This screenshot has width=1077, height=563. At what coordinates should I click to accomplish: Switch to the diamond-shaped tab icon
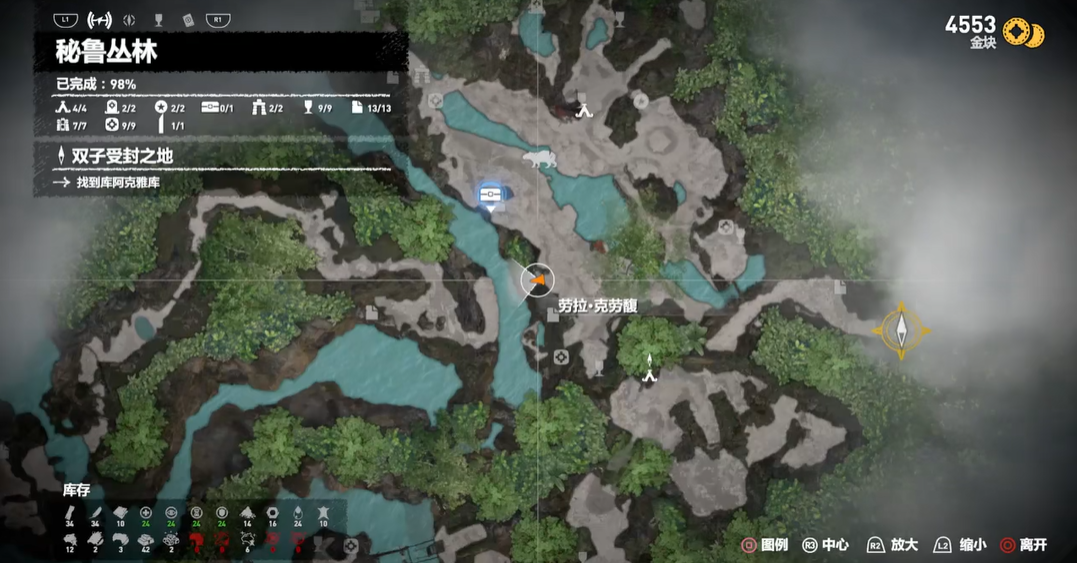[x=129, y=20]
